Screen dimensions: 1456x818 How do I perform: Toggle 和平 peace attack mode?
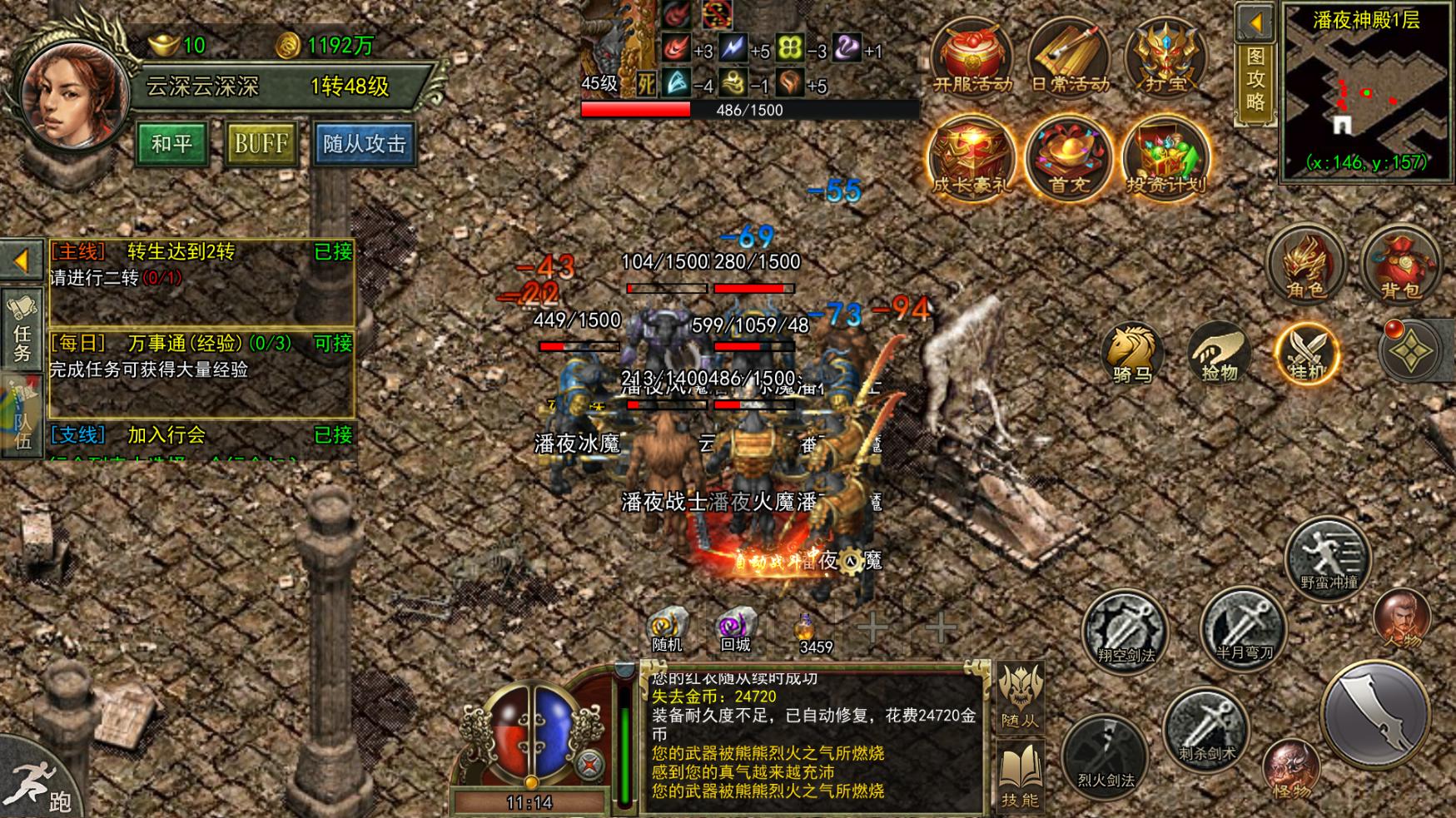click(171, 143)
